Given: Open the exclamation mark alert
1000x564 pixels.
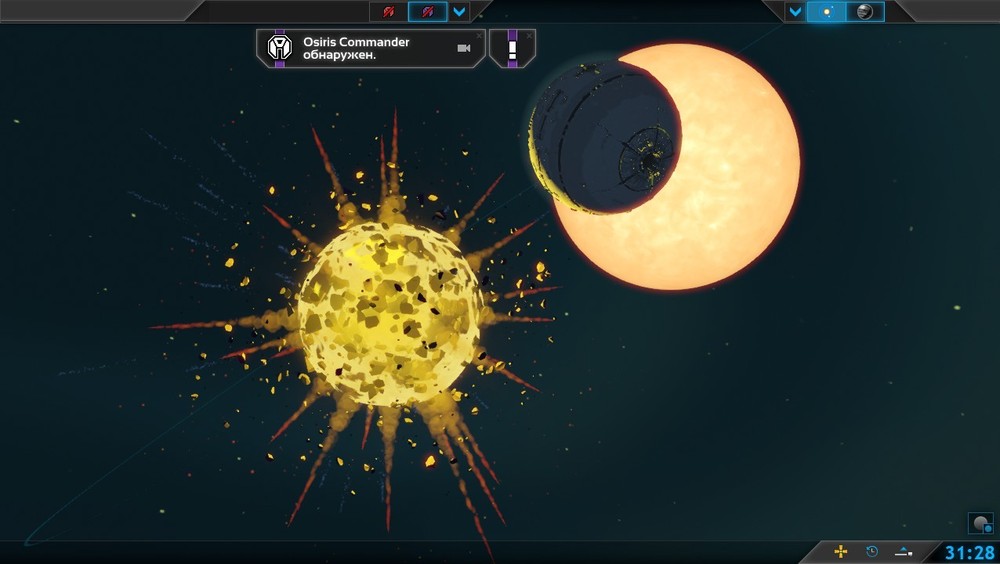Looking at the screenshot, I should [x=512, y=48].
